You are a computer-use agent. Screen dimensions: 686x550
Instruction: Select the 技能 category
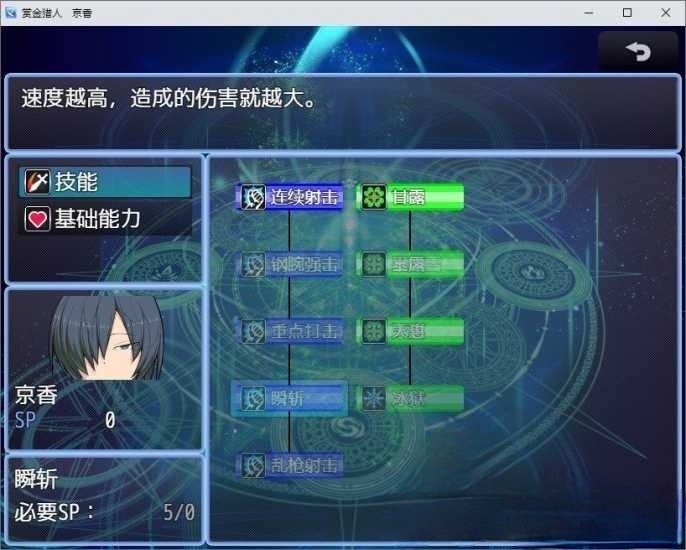coord(106,182)
